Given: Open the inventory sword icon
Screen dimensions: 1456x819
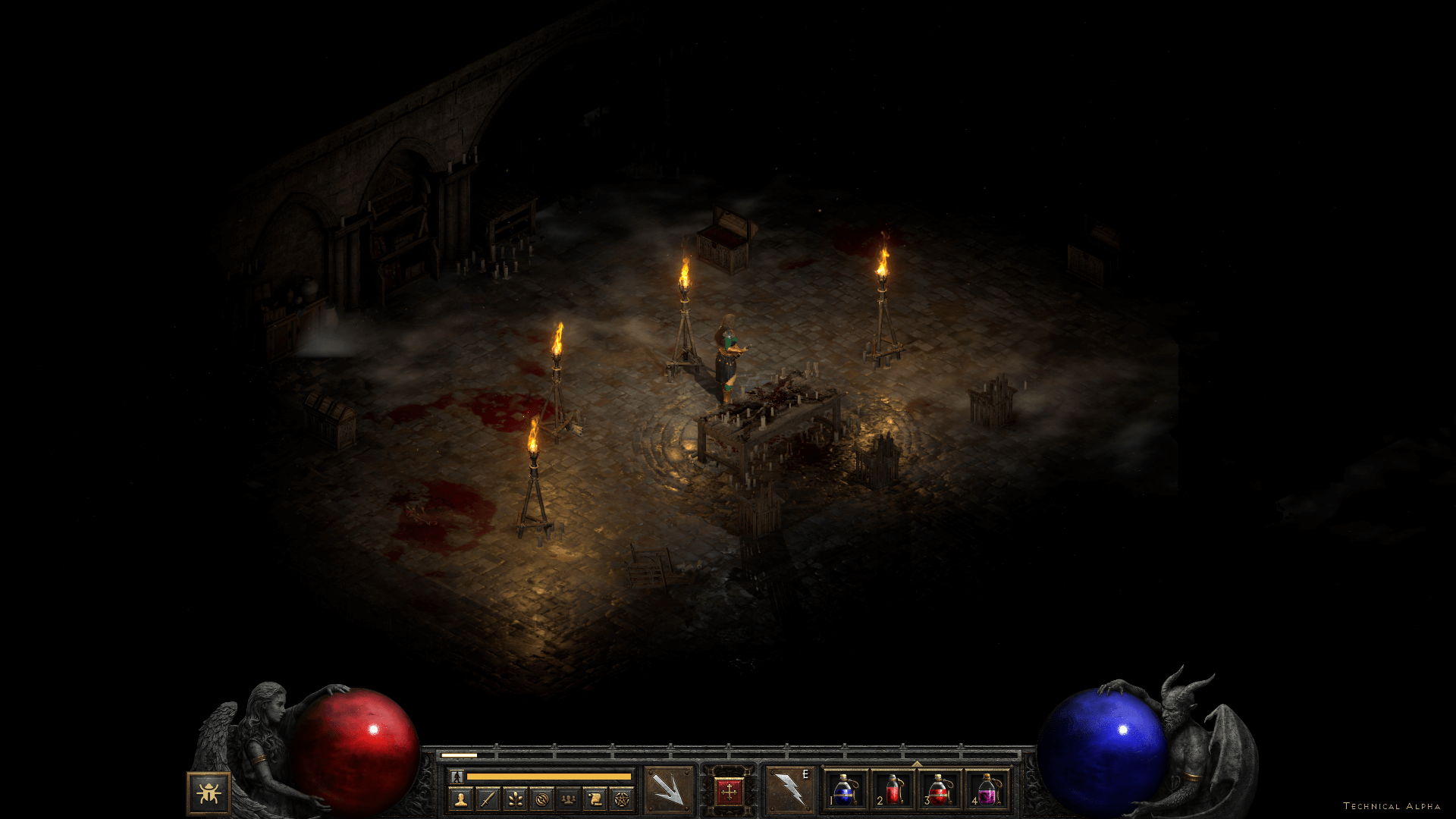Looking at the screenshot, I should pos(488,799).
